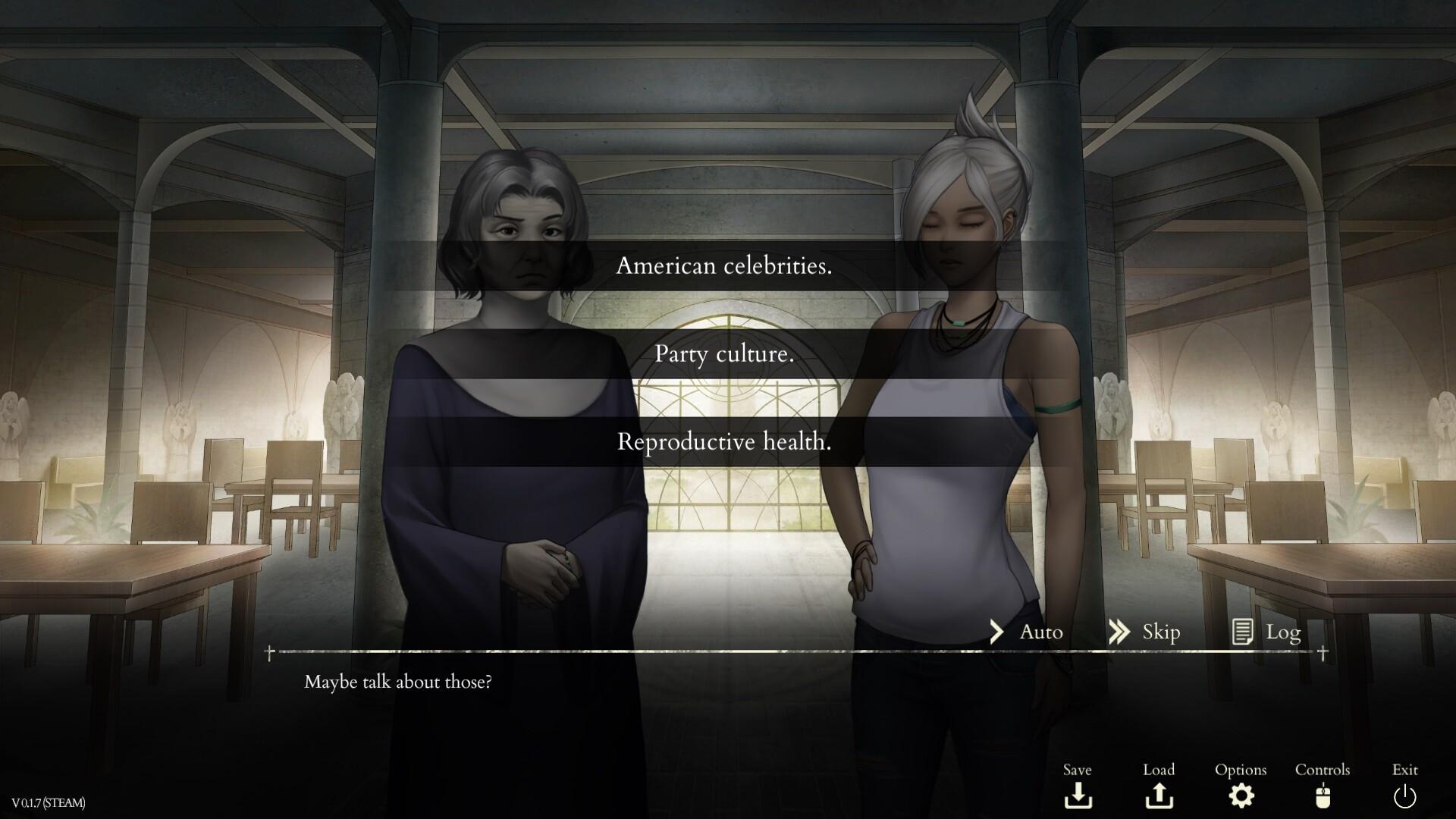Click the Load label text
This screenshot has width=1456, height=819.
pos(1159,769)
